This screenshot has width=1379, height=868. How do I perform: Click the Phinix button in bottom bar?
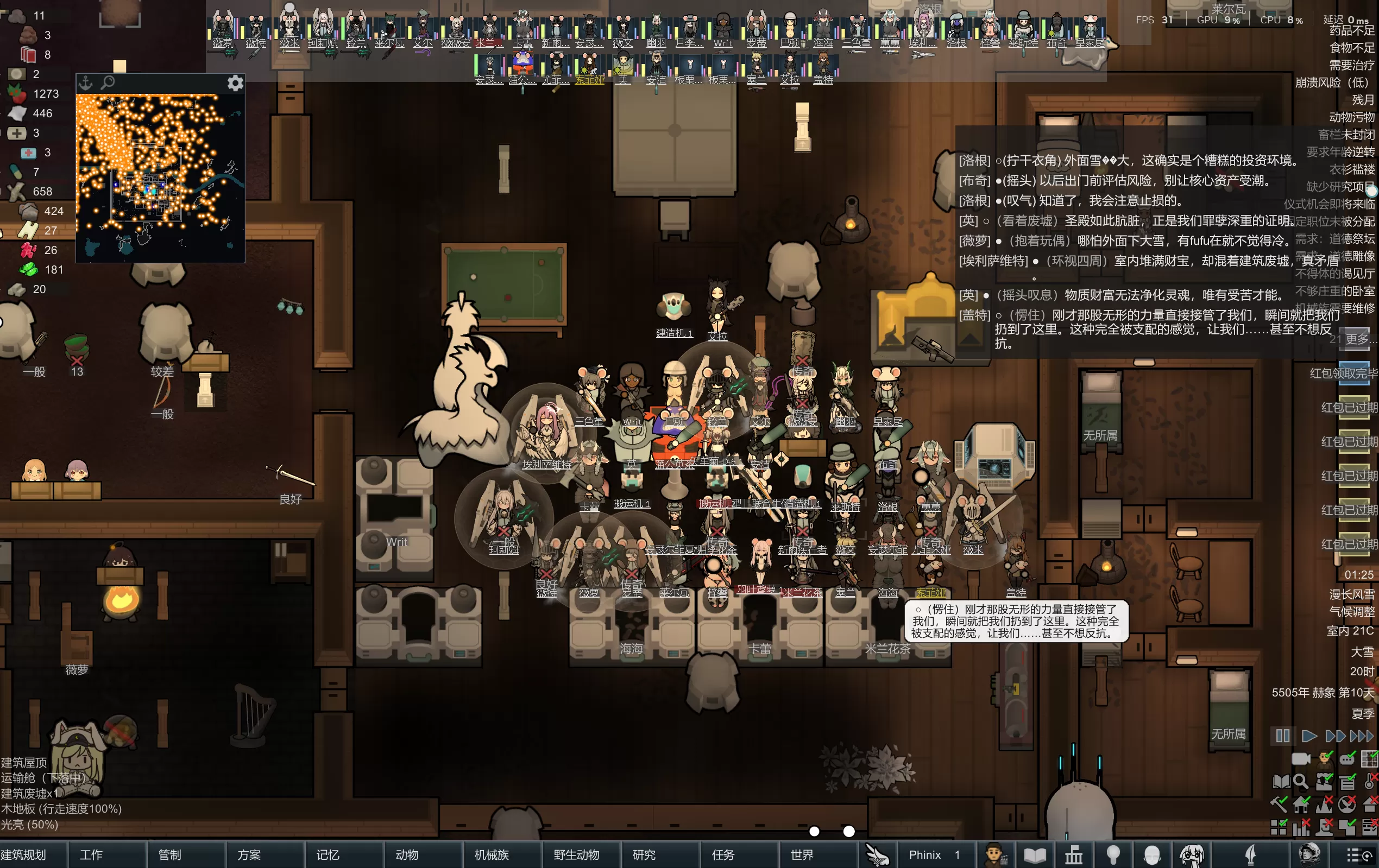[925, 855]
